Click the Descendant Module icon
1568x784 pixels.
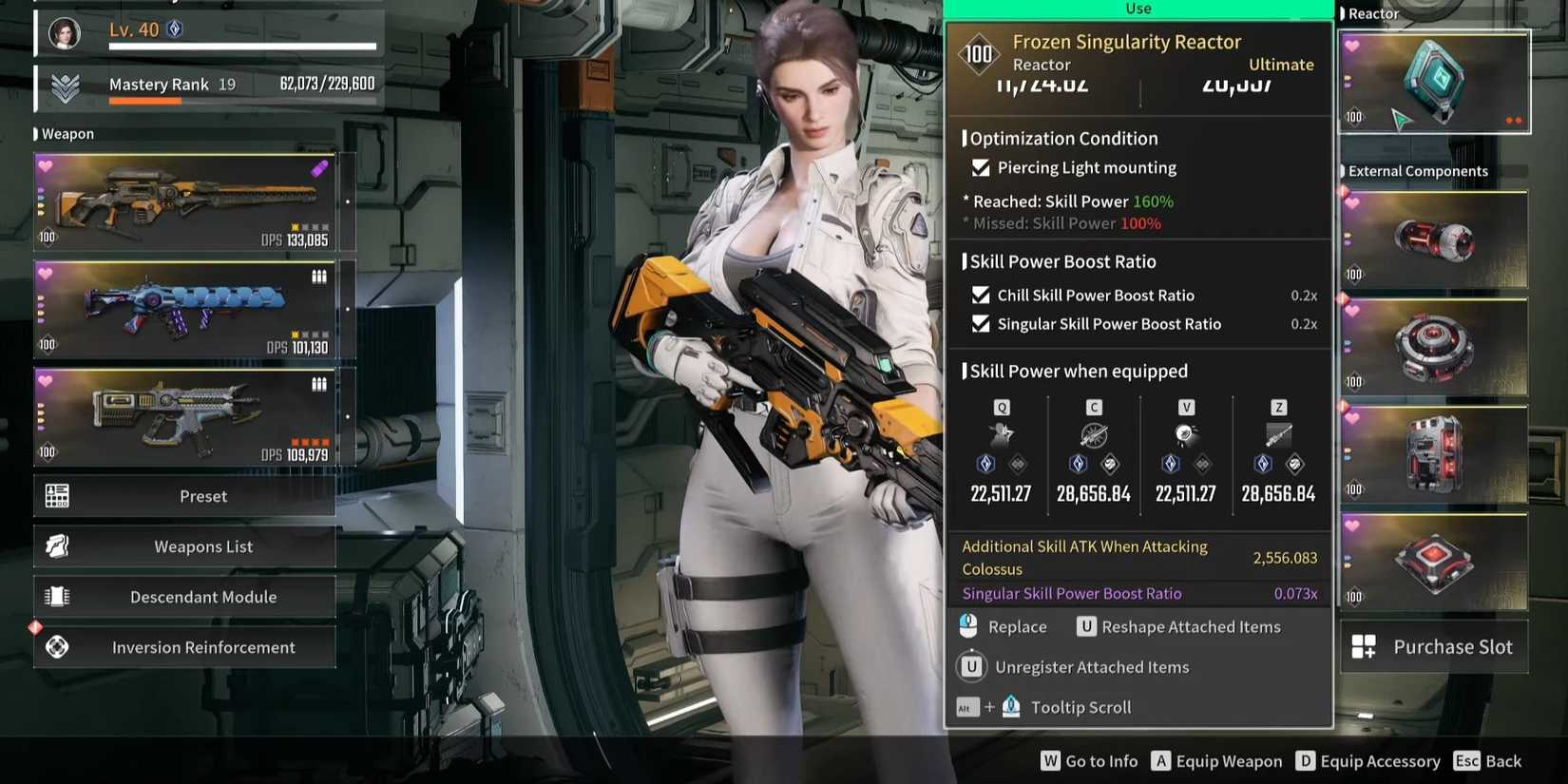tap(58, 596)
